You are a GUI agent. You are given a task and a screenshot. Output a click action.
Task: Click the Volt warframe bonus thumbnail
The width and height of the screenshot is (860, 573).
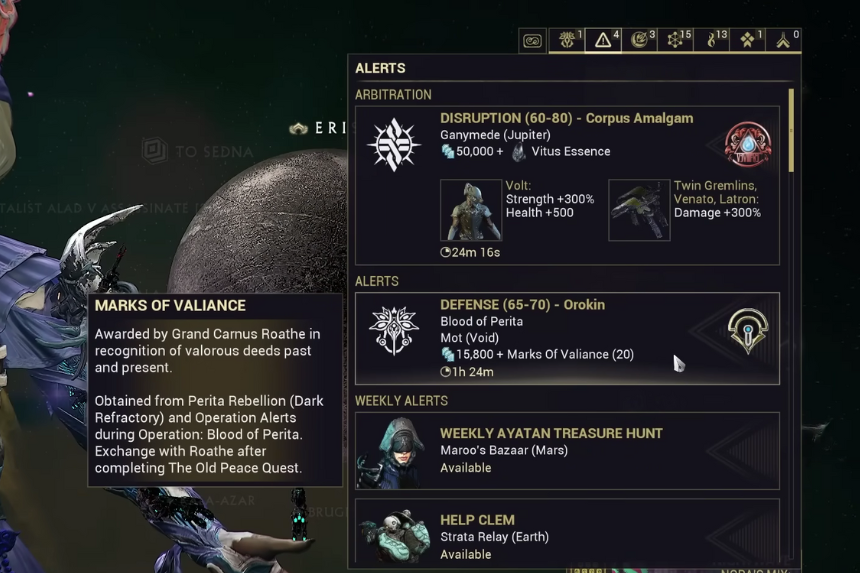point(471,210)
